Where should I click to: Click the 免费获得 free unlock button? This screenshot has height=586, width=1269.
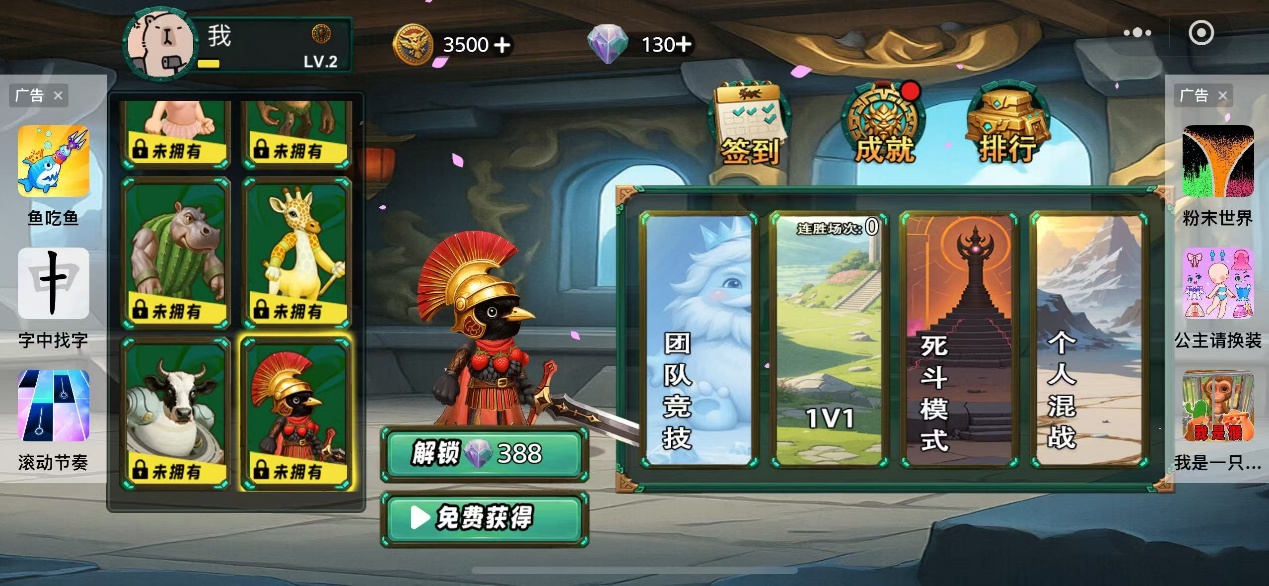coord(484,518)
